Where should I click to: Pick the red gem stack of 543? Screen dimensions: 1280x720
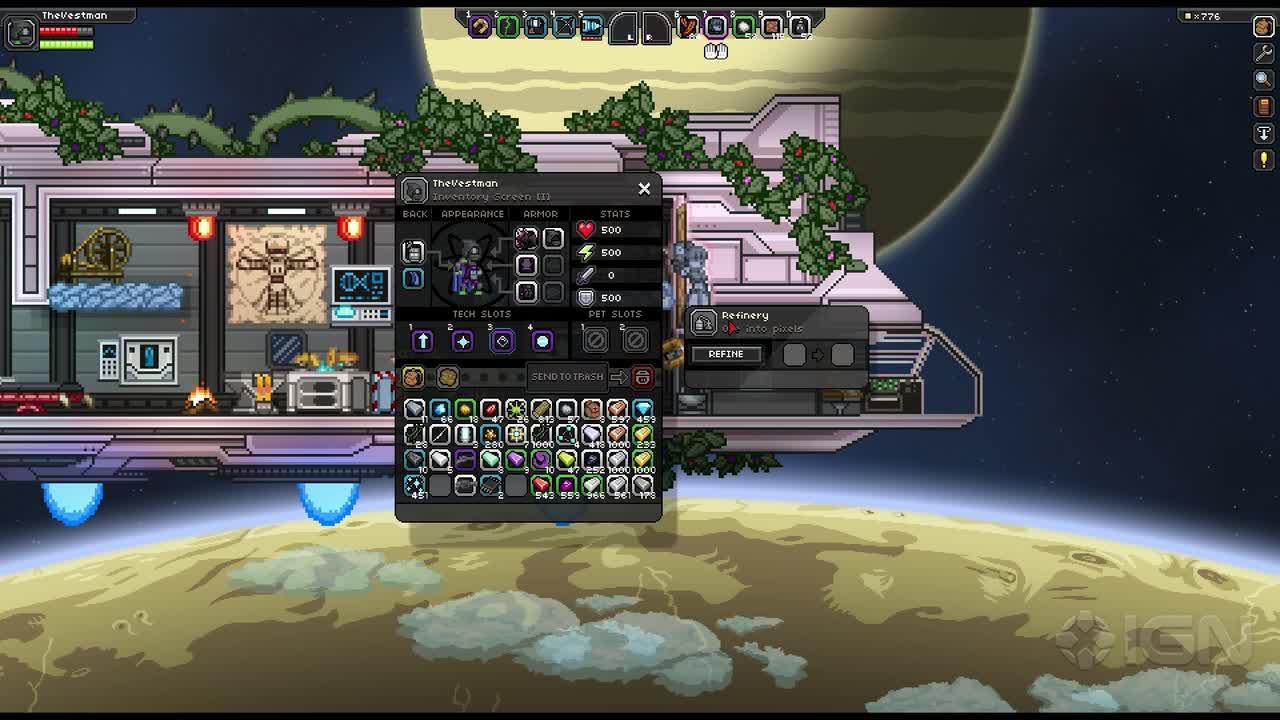pyautogui.click(x=541, y=485)
